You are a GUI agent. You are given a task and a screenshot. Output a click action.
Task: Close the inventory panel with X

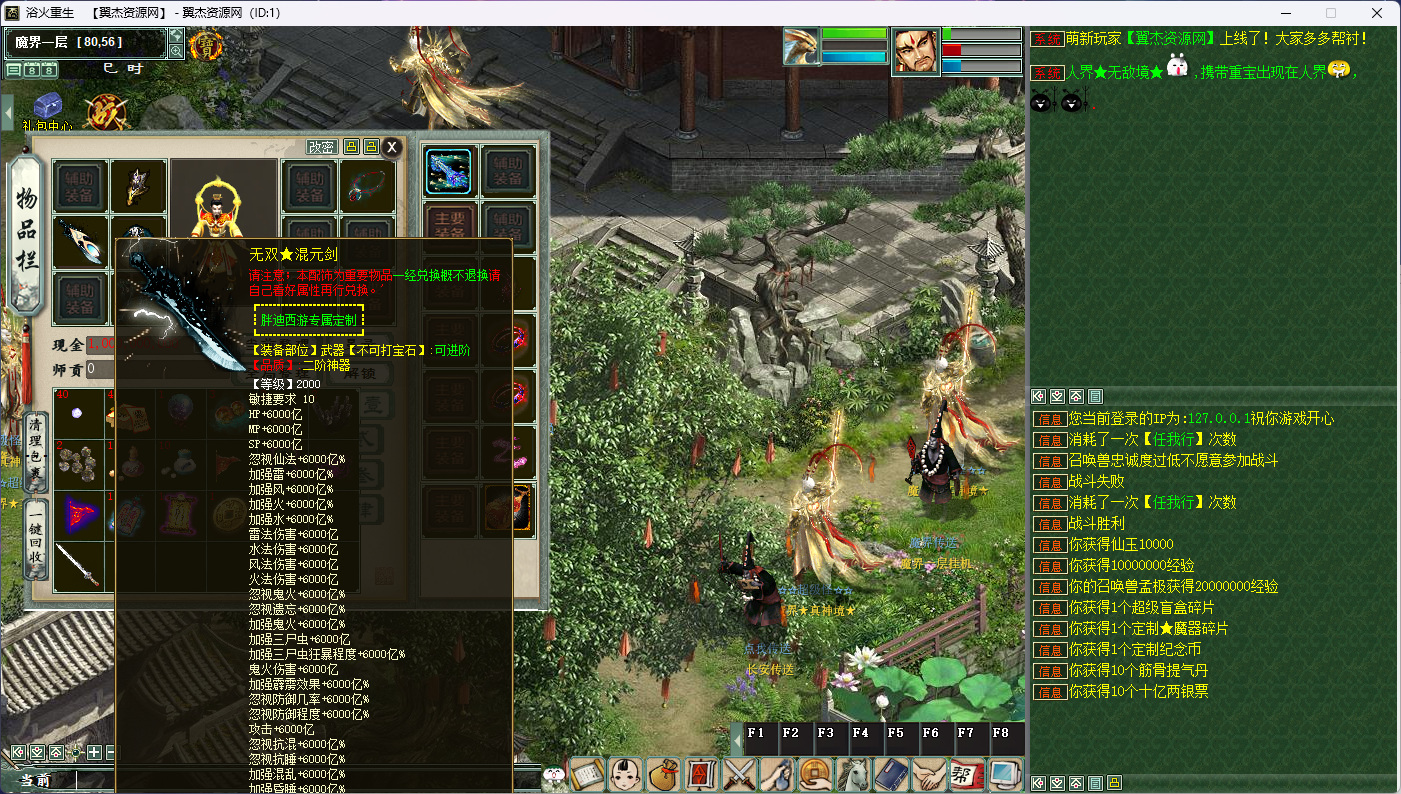coord(393,147)
